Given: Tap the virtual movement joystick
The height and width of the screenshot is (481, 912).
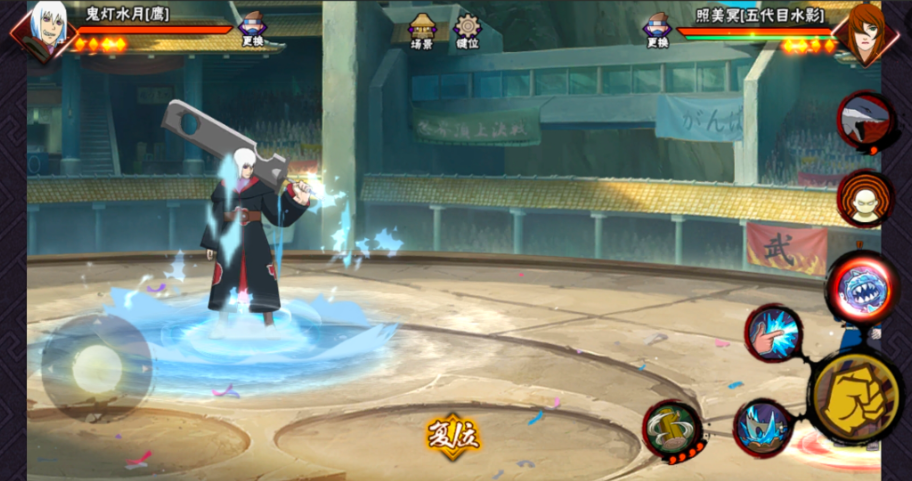Looking at the screenshot, I should (x=96, y=367).
